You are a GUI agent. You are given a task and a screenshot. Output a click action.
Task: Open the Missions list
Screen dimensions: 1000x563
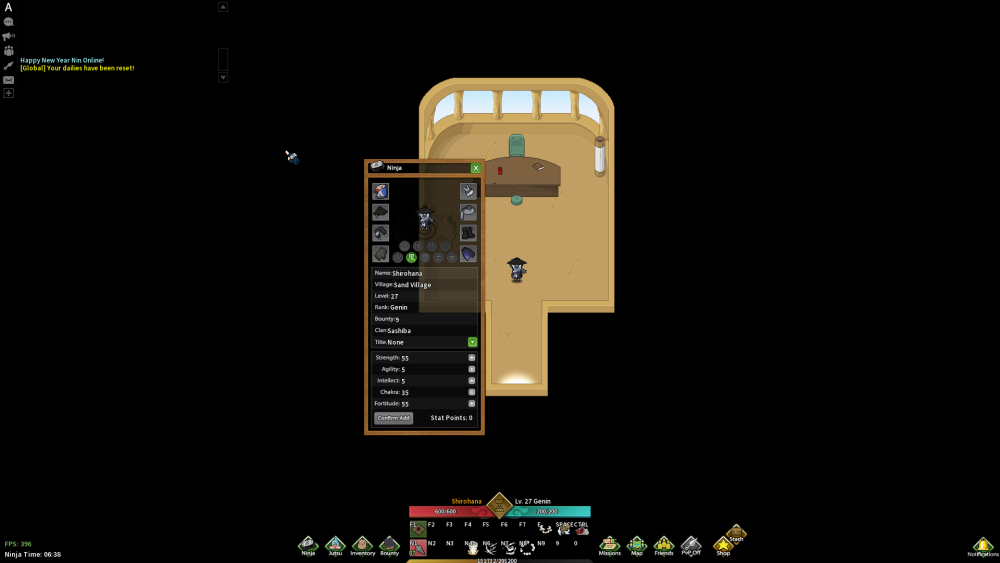(609, 545)
